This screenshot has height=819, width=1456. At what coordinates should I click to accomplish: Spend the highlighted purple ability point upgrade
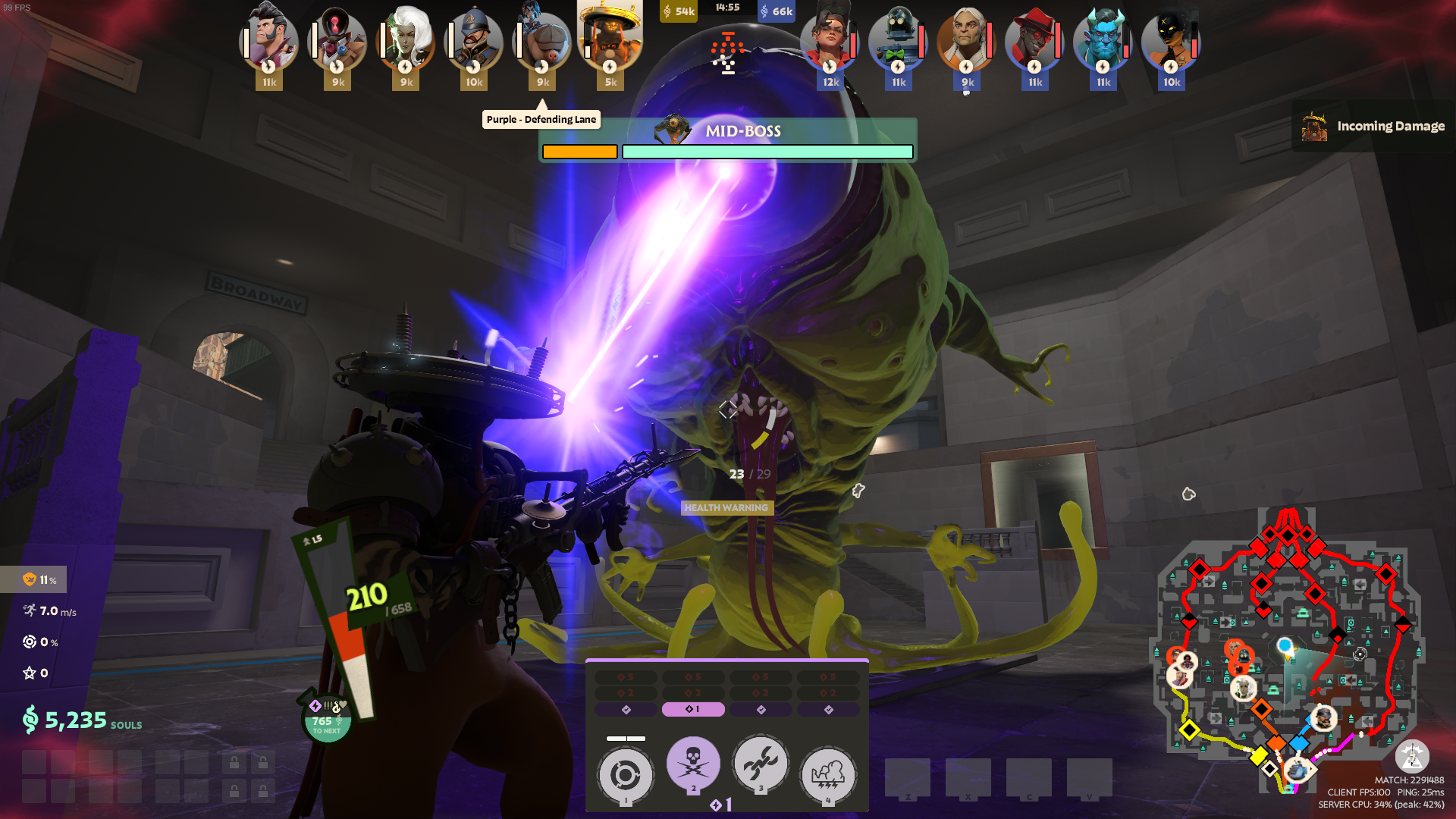[x=693, y=710]
